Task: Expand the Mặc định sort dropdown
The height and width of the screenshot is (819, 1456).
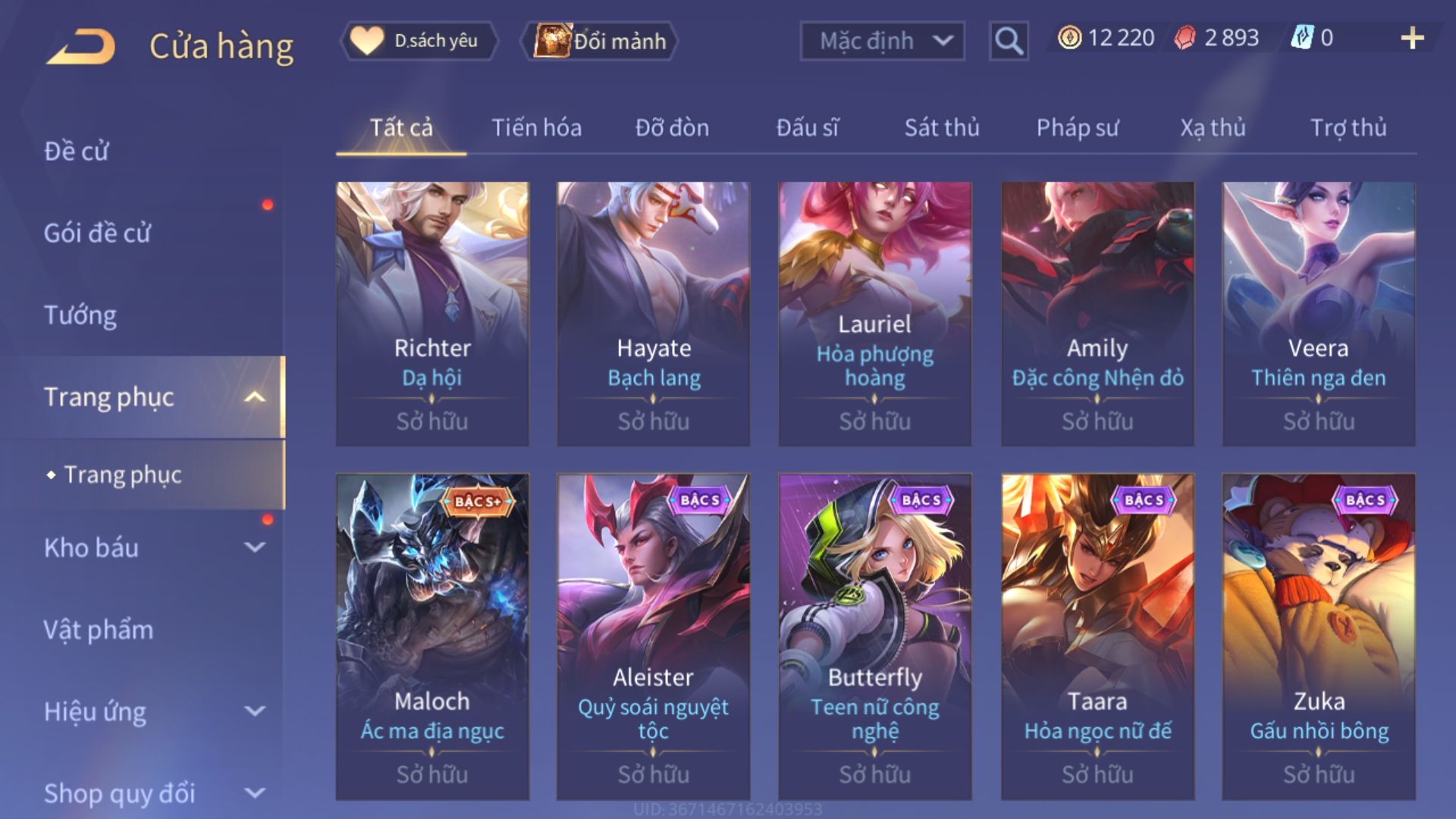Action: [882, 41]
